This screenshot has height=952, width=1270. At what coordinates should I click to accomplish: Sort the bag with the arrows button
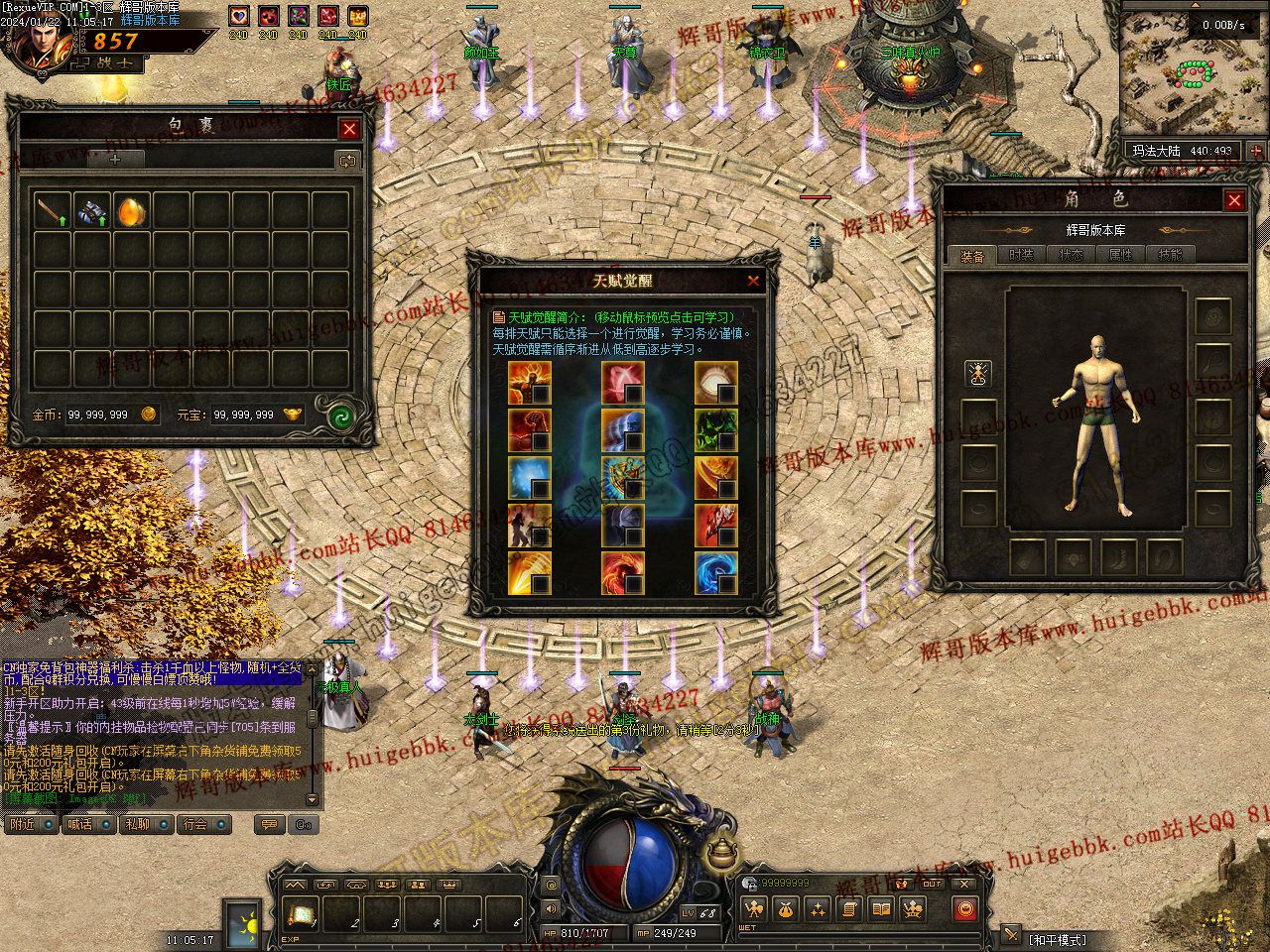tap(346, 160)
